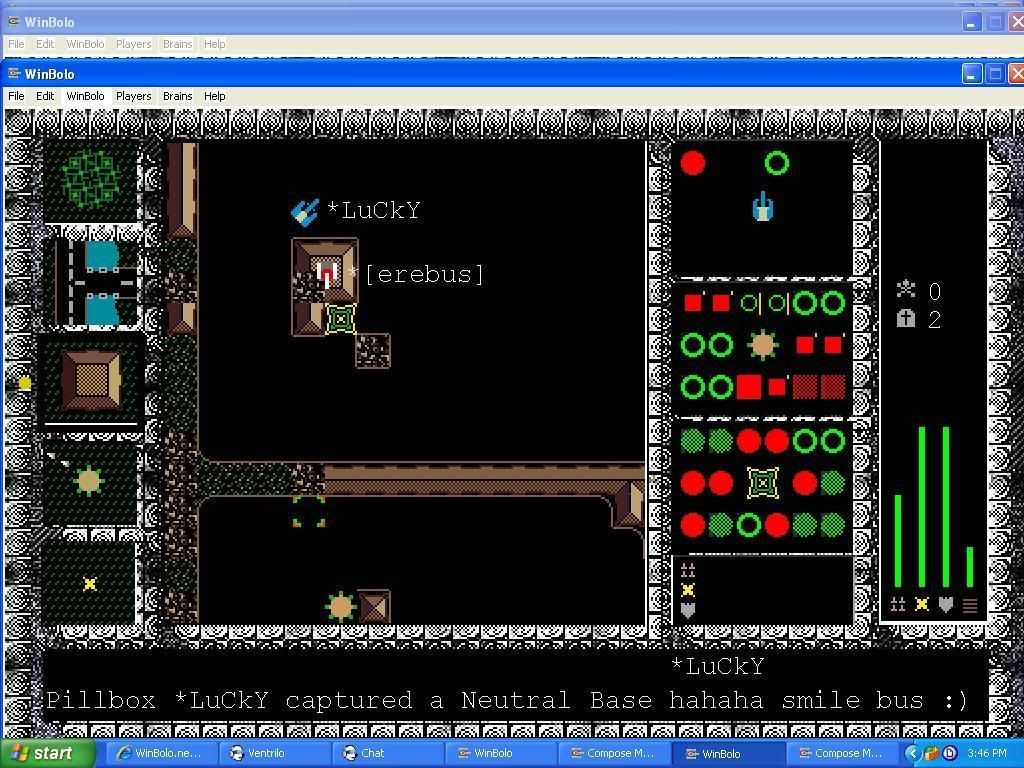Image resolution: width=1024 pixels, height=768 pixels.
Task: Click the Windows Start button
Action: [45, 753]
